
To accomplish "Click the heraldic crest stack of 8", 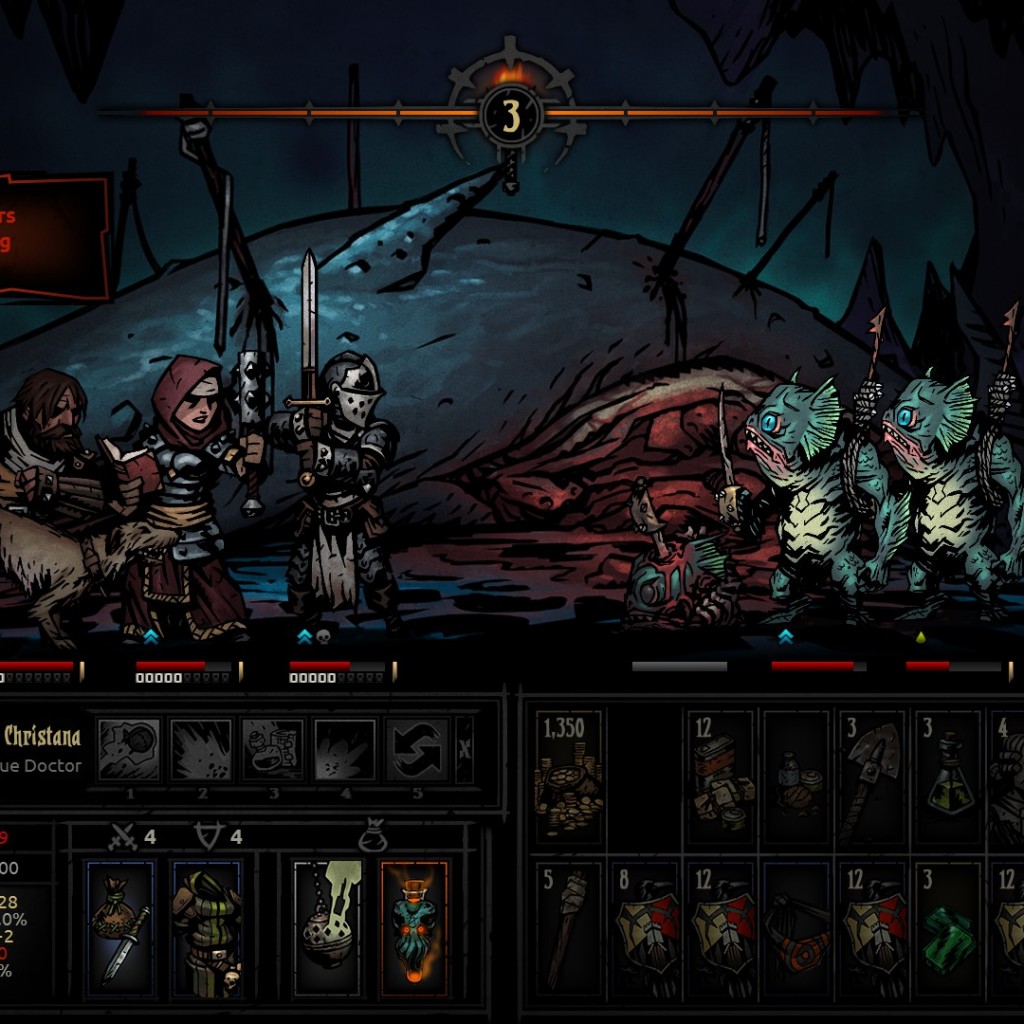I will pos(645,929).
